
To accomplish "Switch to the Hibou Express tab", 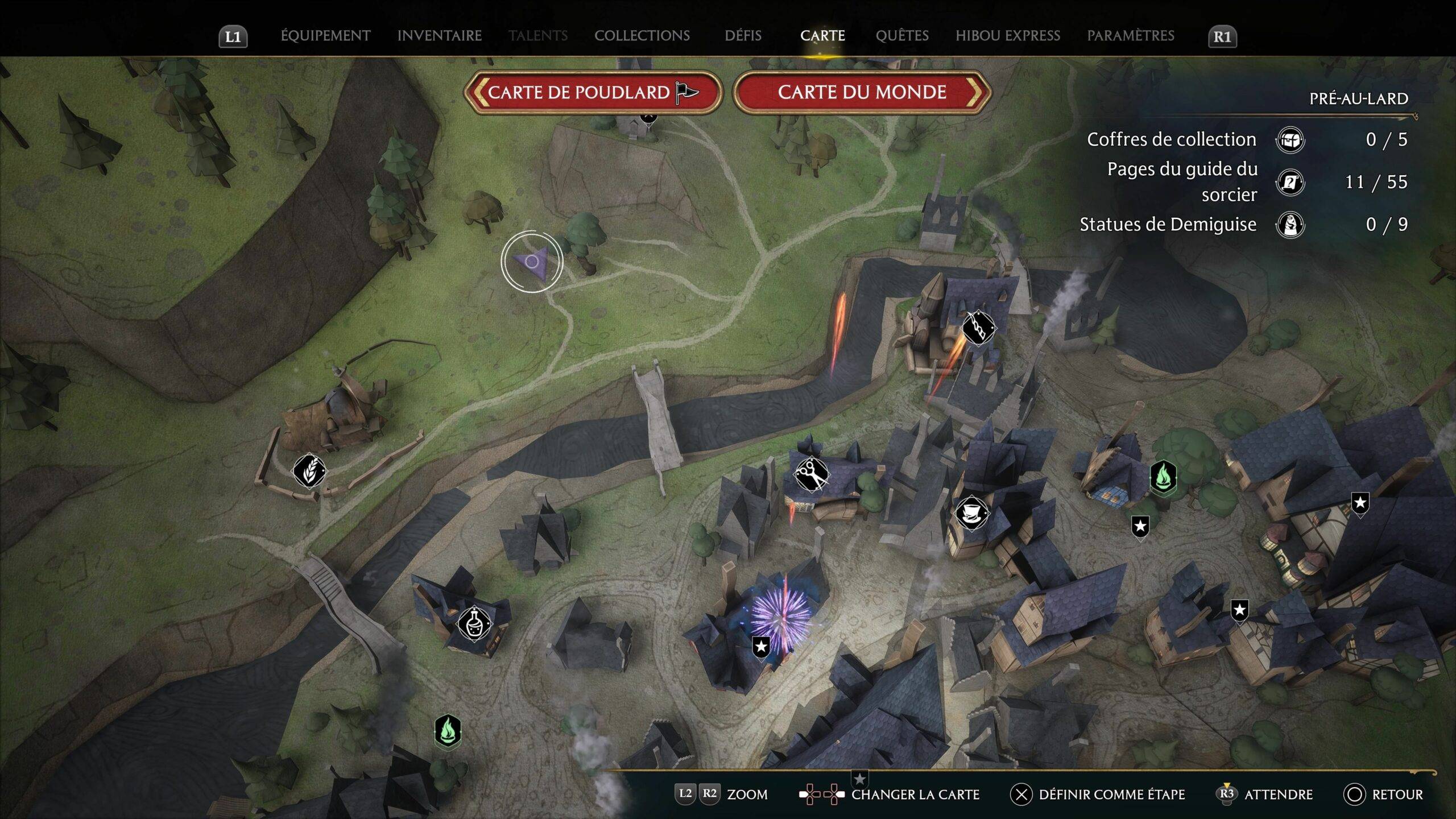I will pyautogui.click(x=1007, y=36).
